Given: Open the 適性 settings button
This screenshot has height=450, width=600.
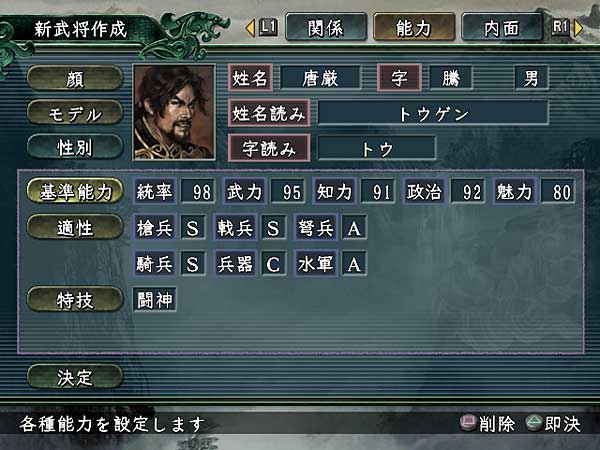Looking at the screenshot, I should [x=75, y=228].
